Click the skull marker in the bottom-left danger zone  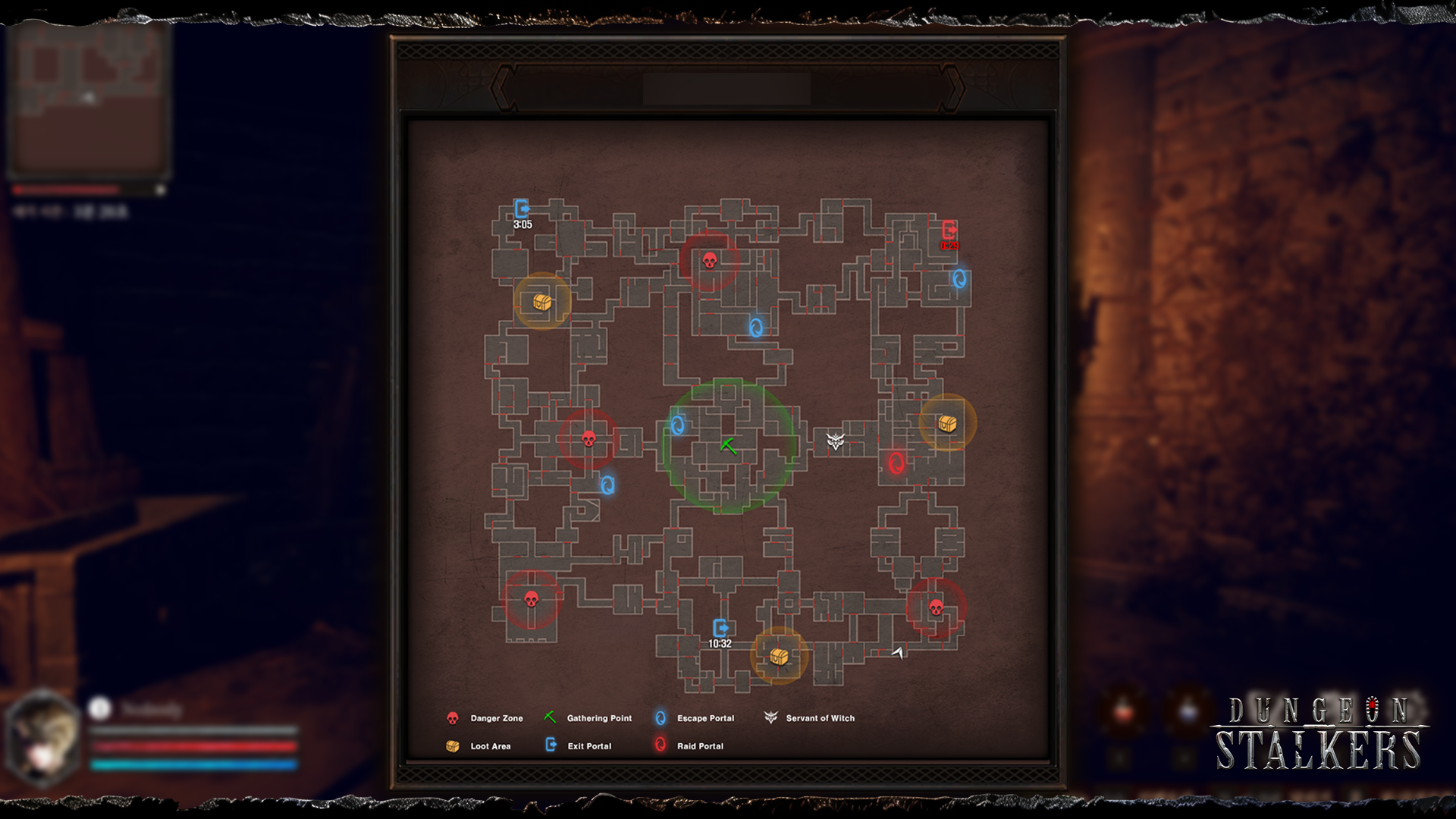[531, 598]
